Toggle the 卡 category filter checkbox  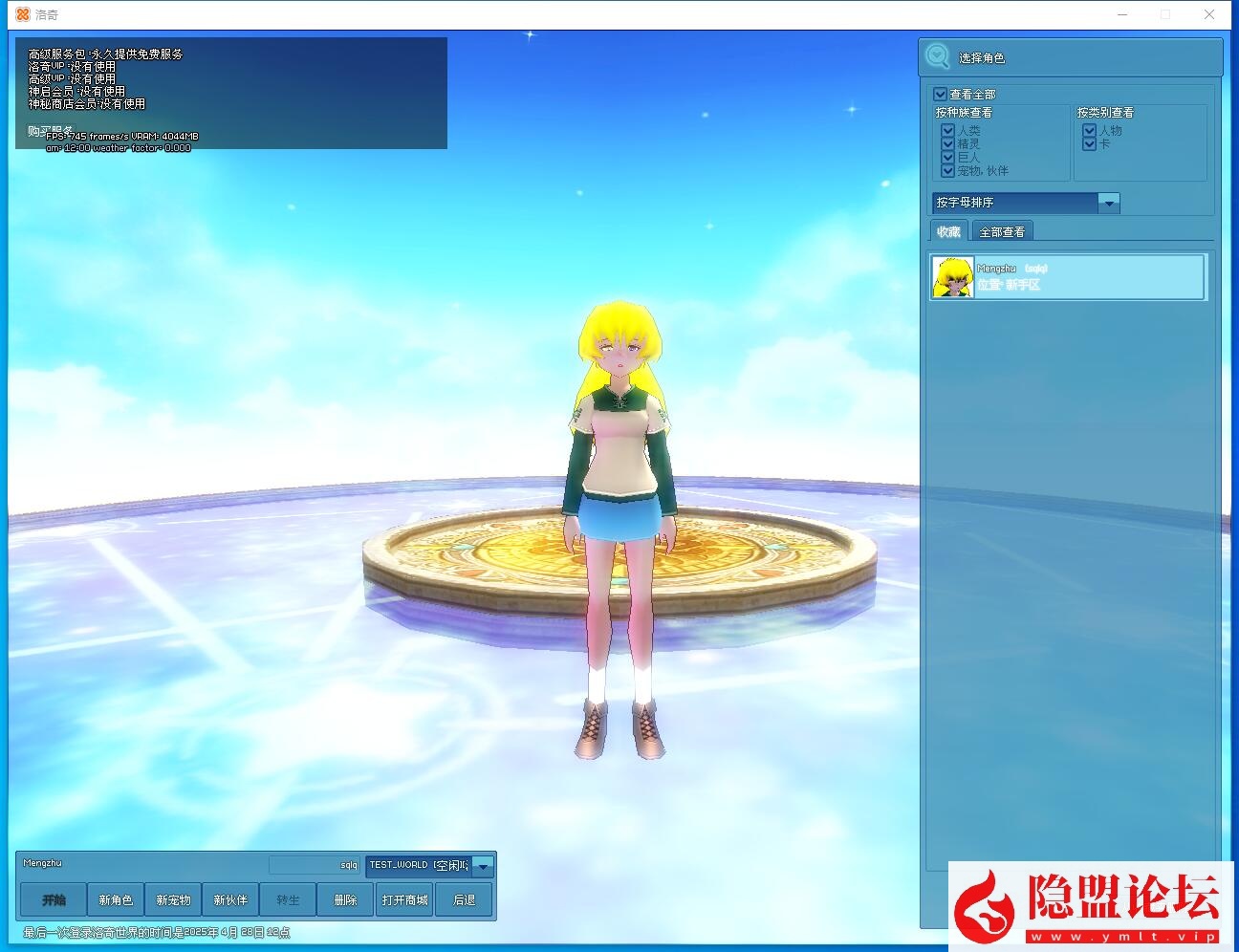(1090, 144)
